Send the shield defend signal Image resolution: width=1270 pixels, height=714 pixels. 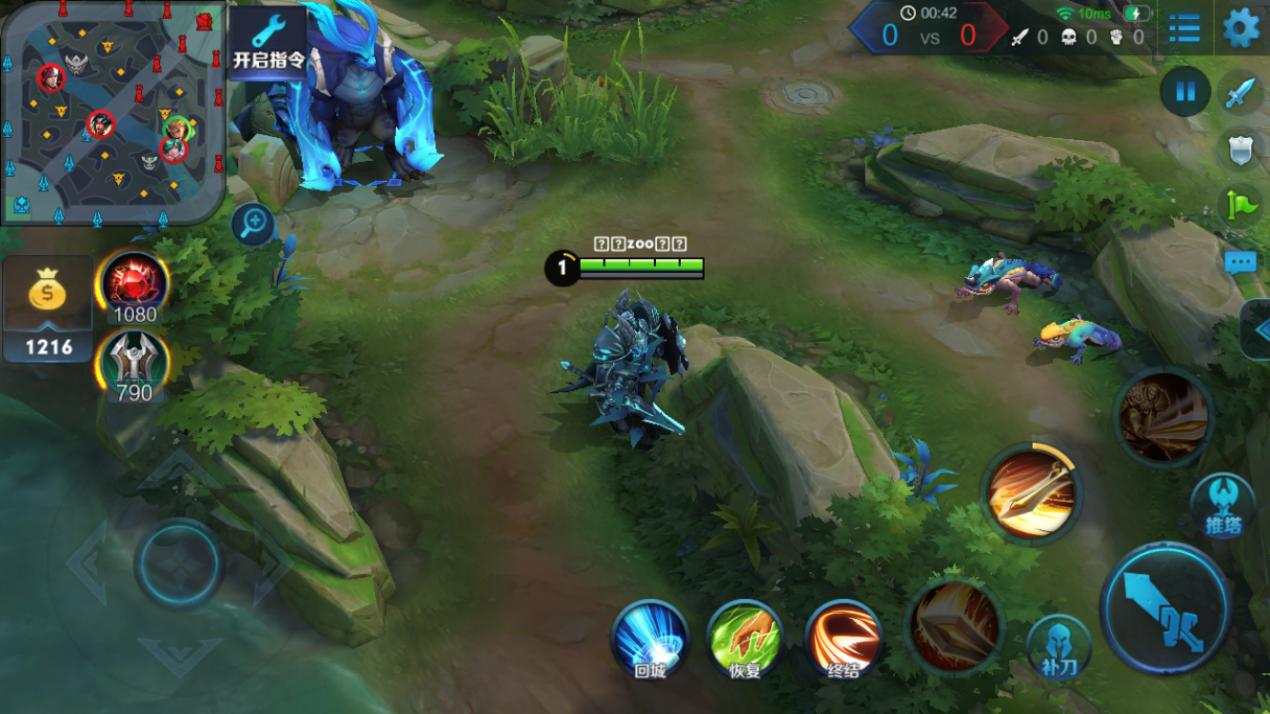coord(1242,150)
